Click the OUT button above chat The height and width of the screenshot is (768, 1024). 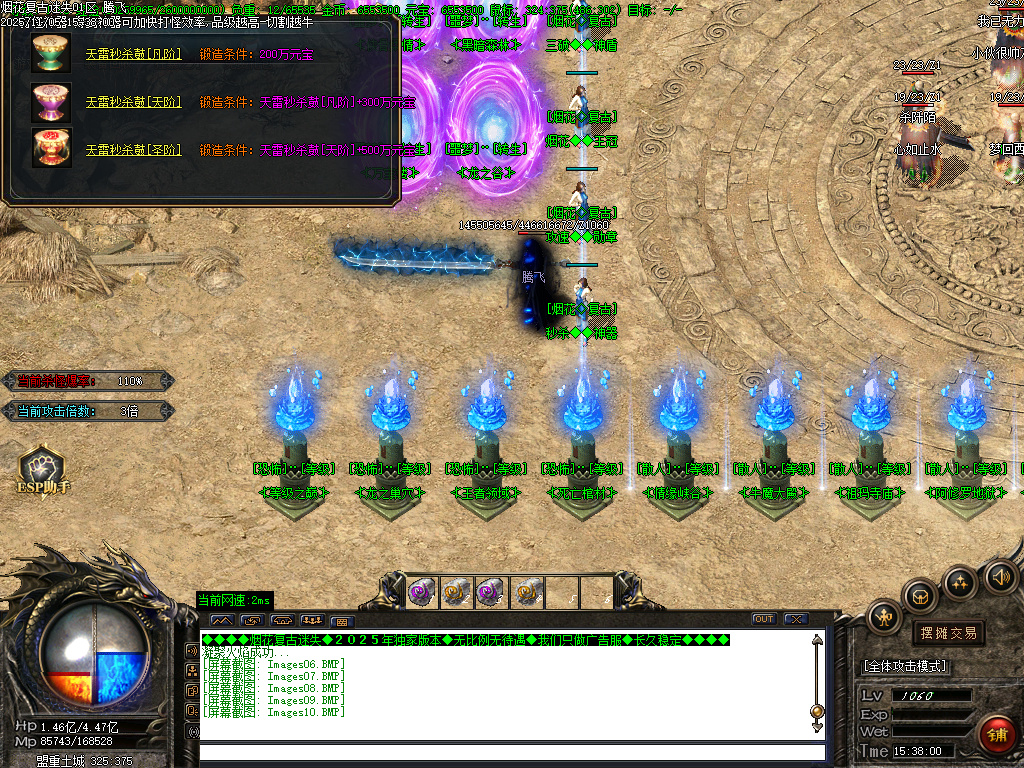tap(764, 619)
